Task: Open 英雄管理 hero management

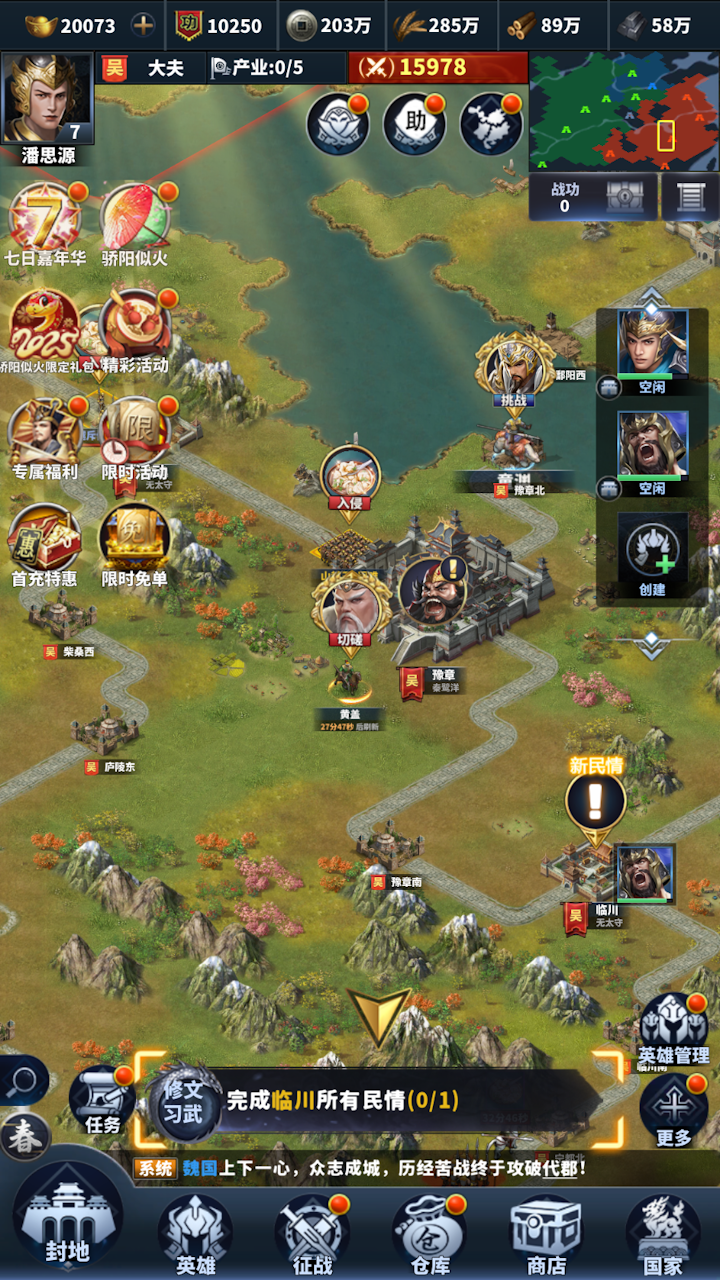Action: click(674, 1028)
